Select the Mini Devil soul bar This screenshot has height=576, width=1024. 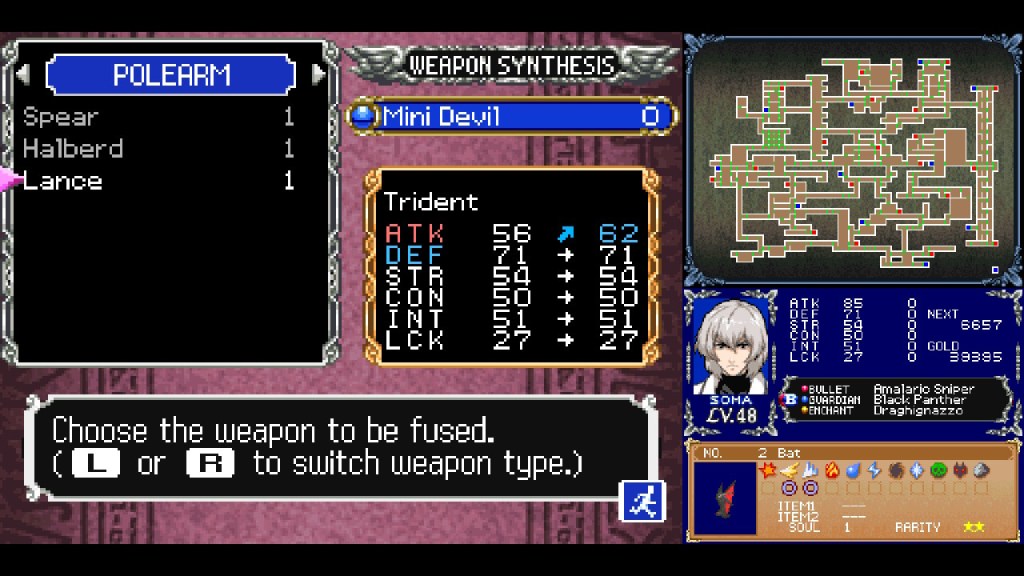tap(511, 117)
